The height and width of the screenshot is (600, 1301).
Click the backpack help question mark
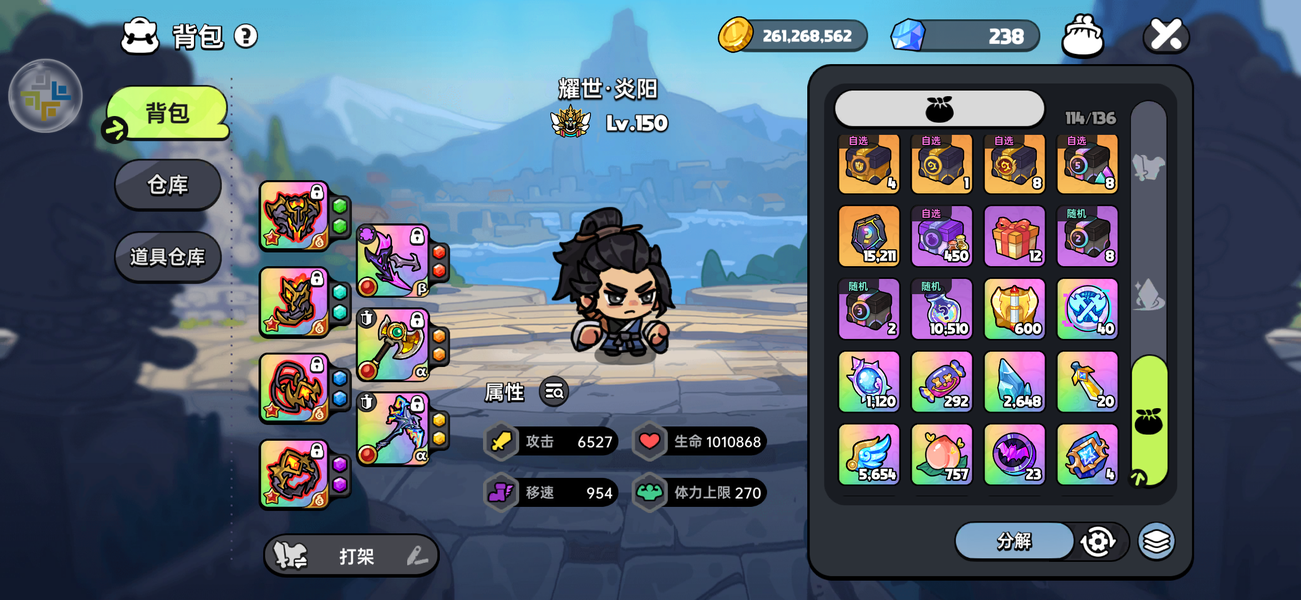pyautogui.click(x=246, y=36)
